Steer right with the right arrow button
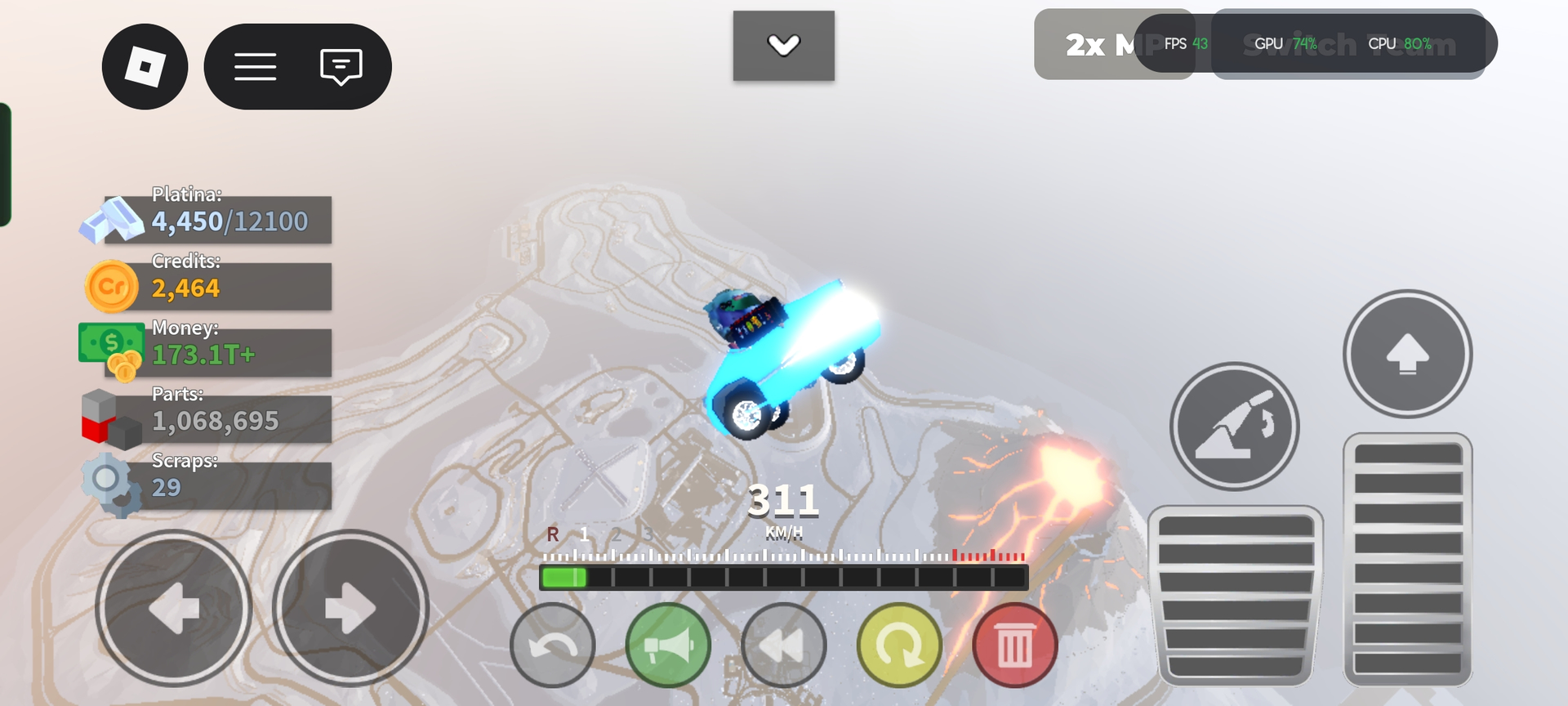1568x706 pixels. pos(350,608)
